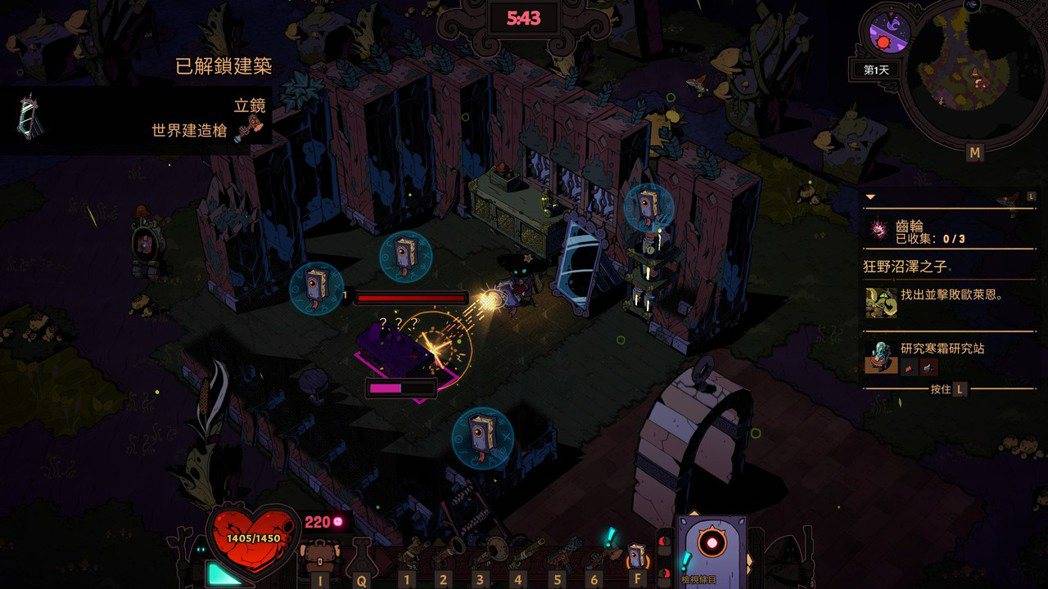Select weapon in hotbar slot 1

tap(408, 556)
